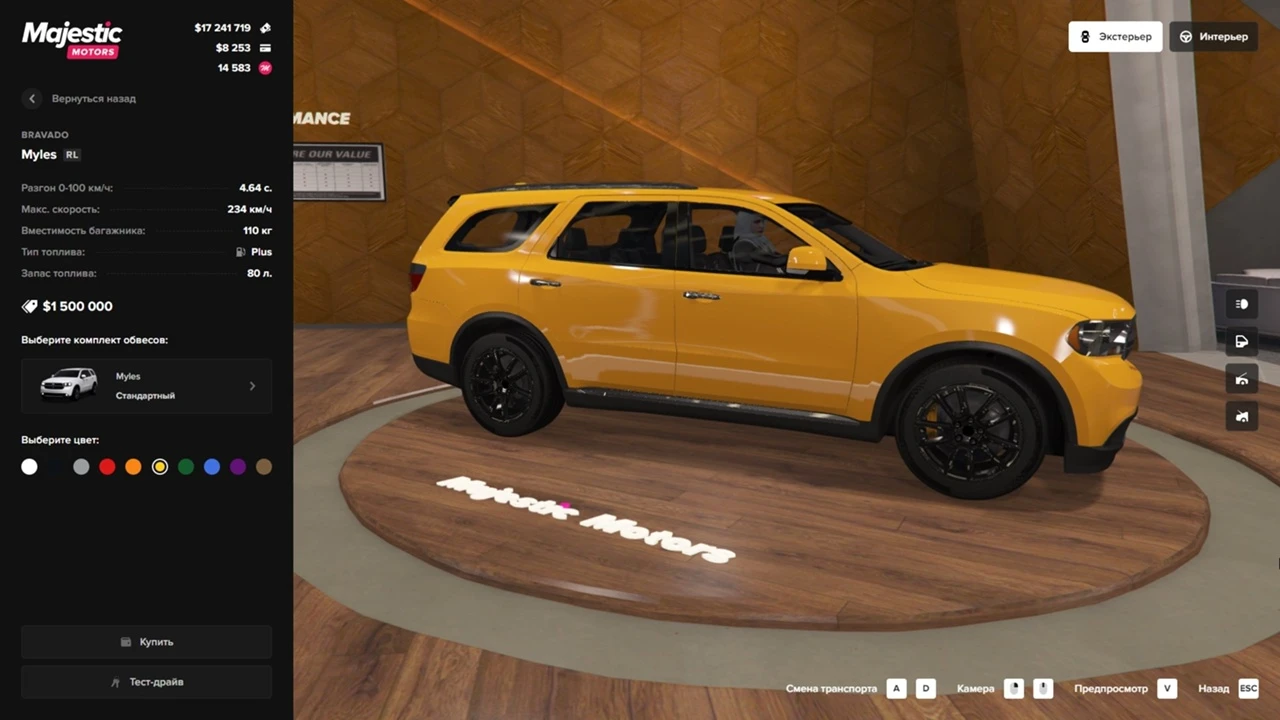Pick the gray color swatch
This screenshot has height=720, width=1280.
81,467
